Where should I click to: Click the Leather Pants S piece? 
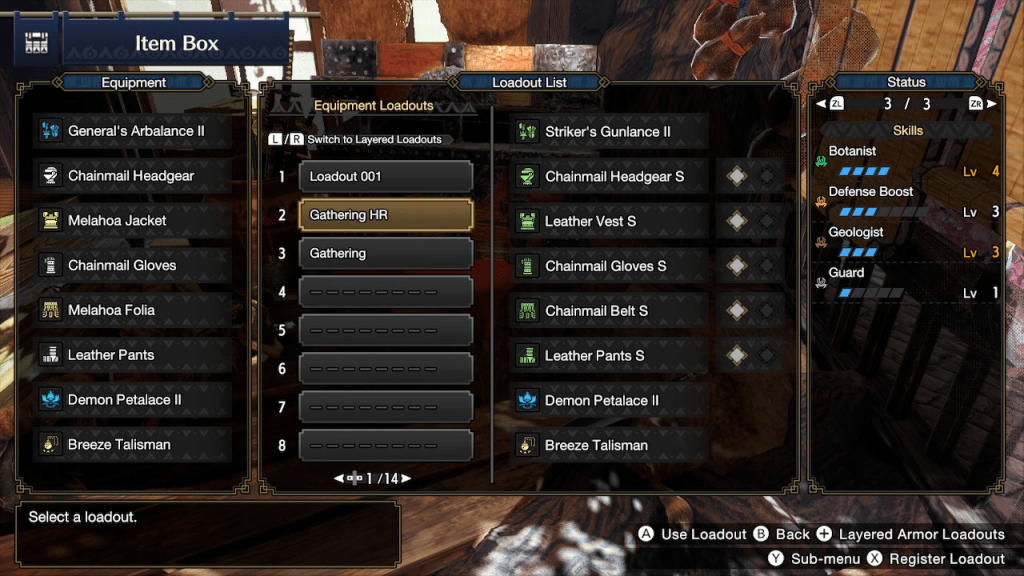tap(609, 356)
